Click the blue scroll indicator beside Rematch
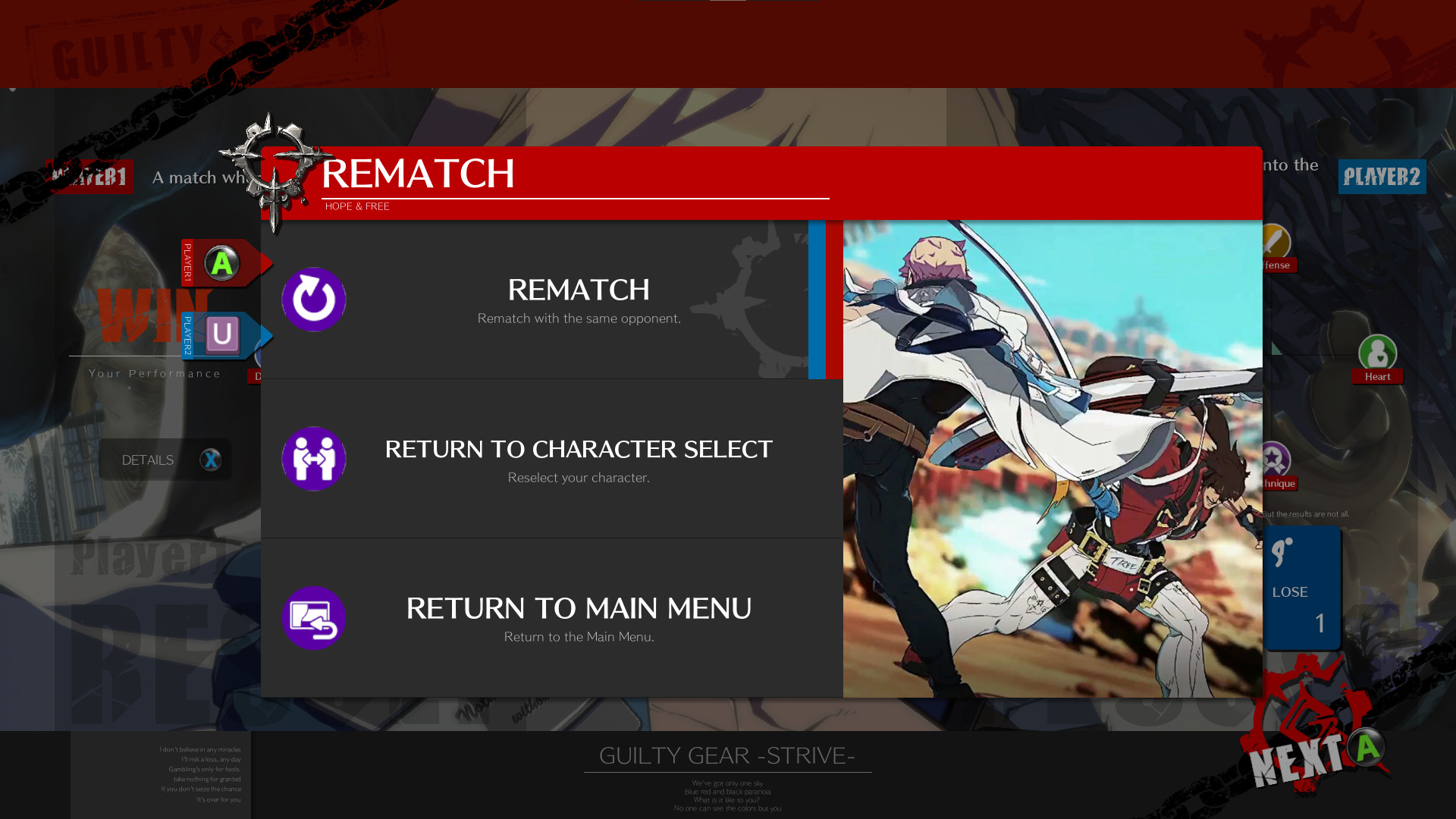The height and width of the screenshot is (819, 1456). [x=817, y=298]
